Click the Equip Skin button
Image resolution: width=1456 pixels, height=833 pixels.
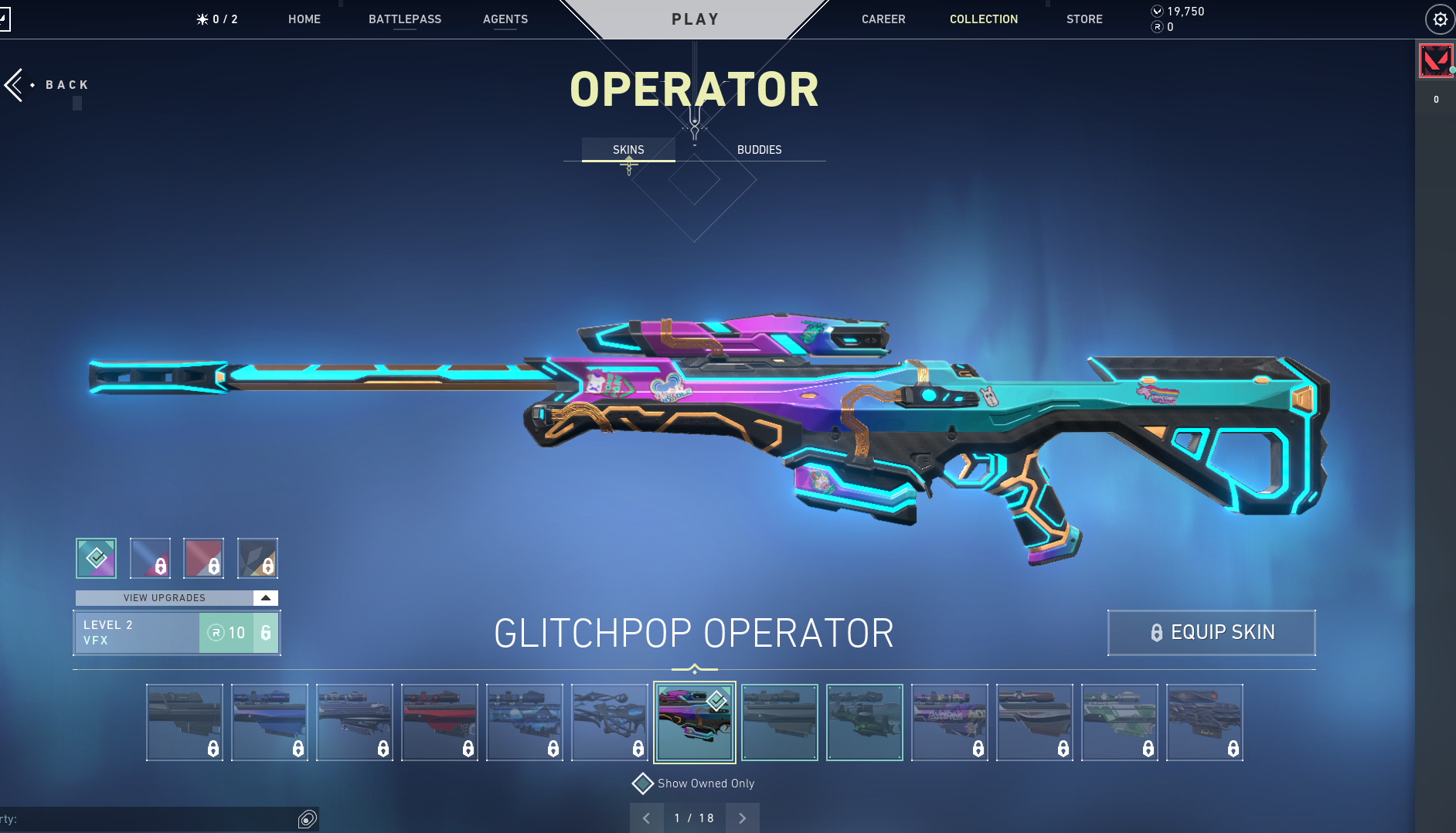point(1211,633)
